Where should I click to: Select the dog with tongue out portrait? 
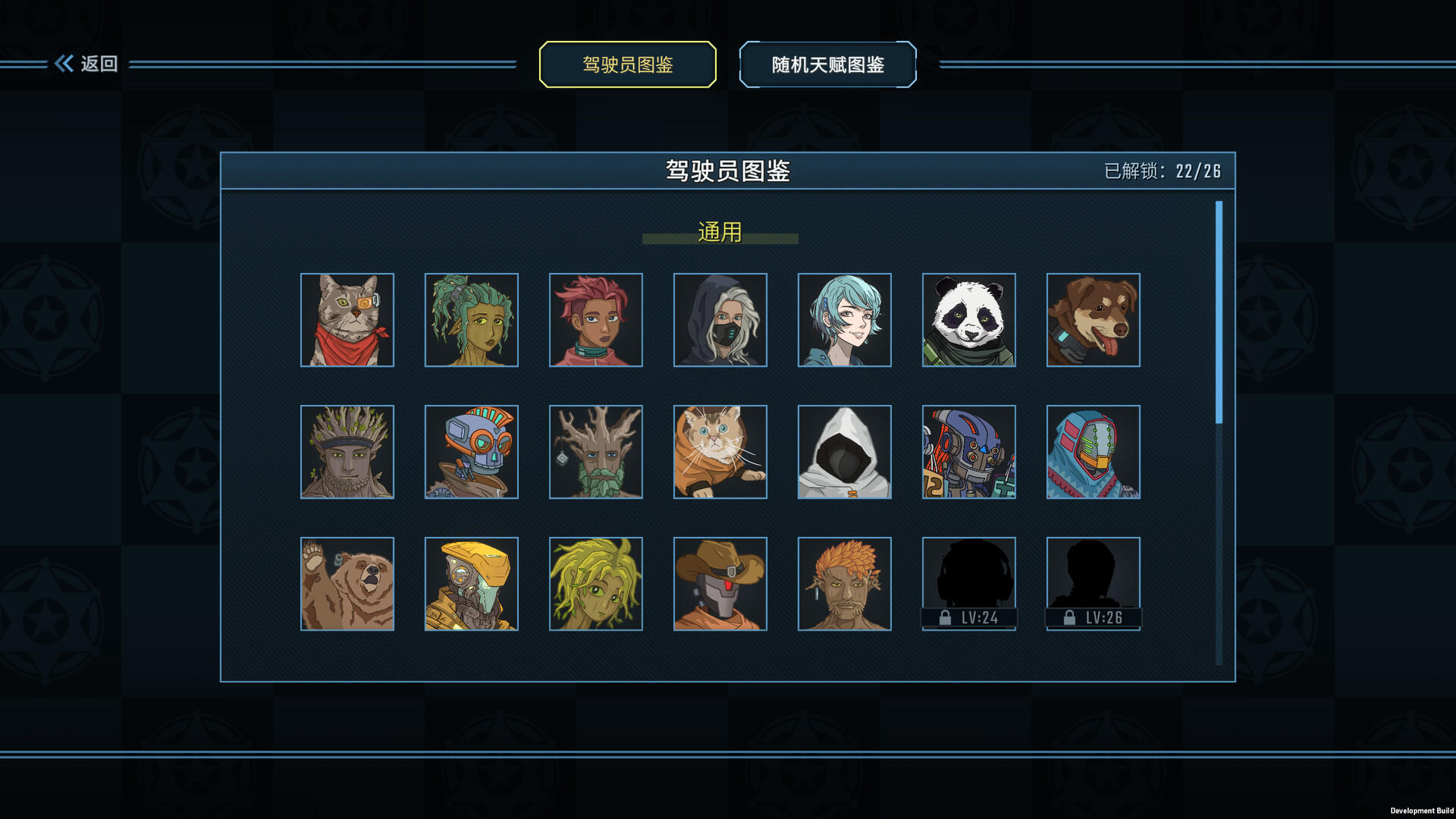click(x=1093, y=319)
